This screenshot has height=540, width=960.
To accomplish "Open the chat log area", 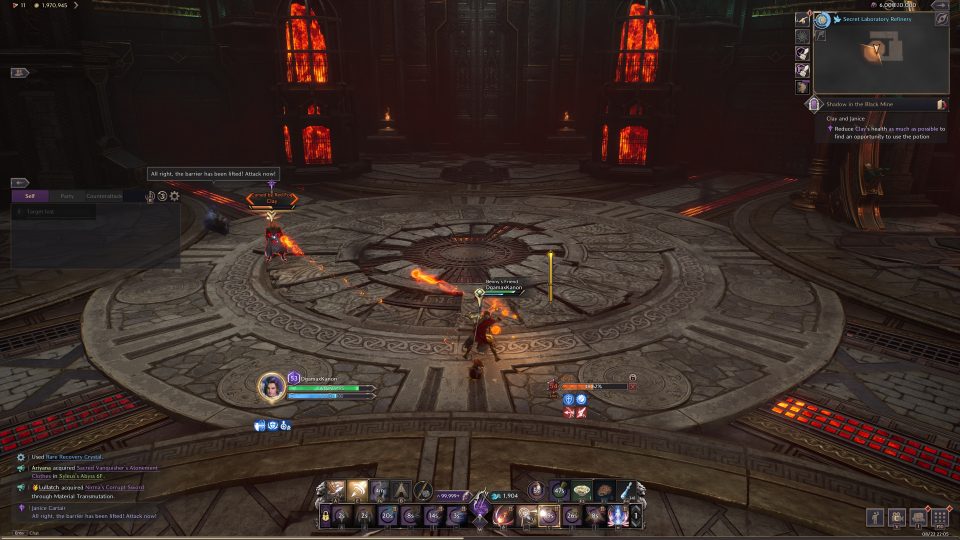I will pos(90,490).
